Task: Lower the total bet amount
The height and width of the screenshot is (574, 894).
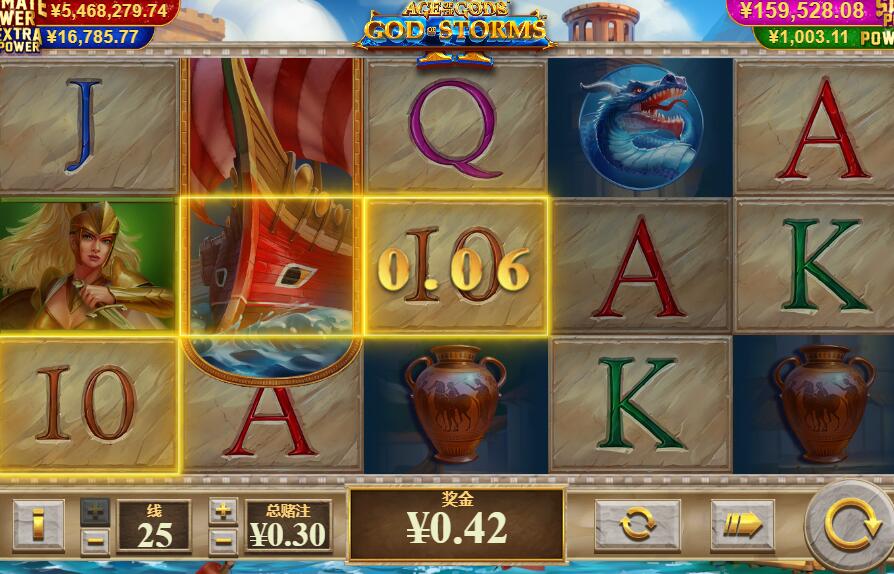Action: click(x=223, y=542)
